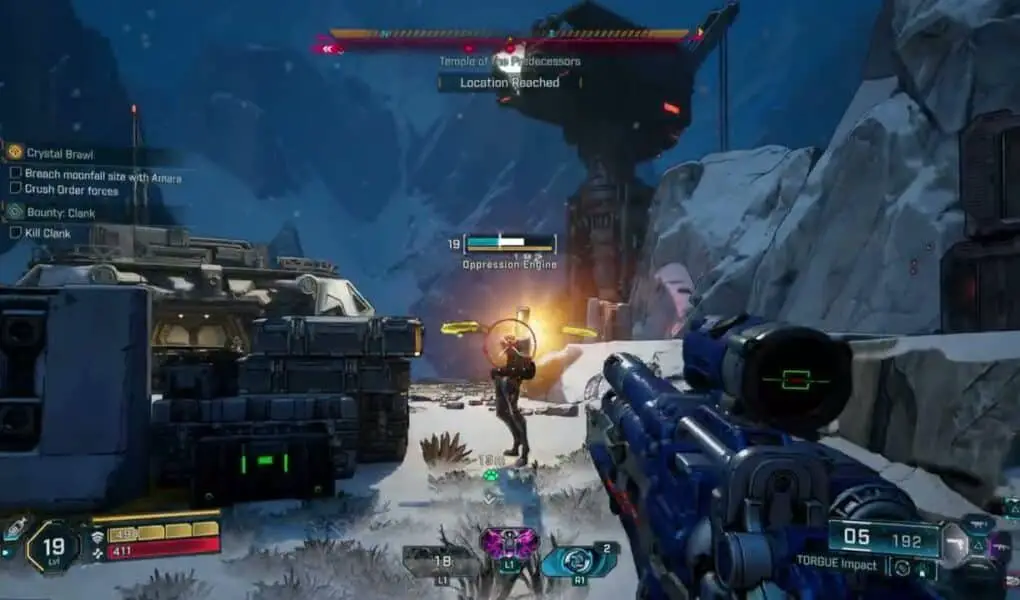Select the Crush Order forces objective
The height and width of the screenshot is (600, 1020).
pos(71,190)
